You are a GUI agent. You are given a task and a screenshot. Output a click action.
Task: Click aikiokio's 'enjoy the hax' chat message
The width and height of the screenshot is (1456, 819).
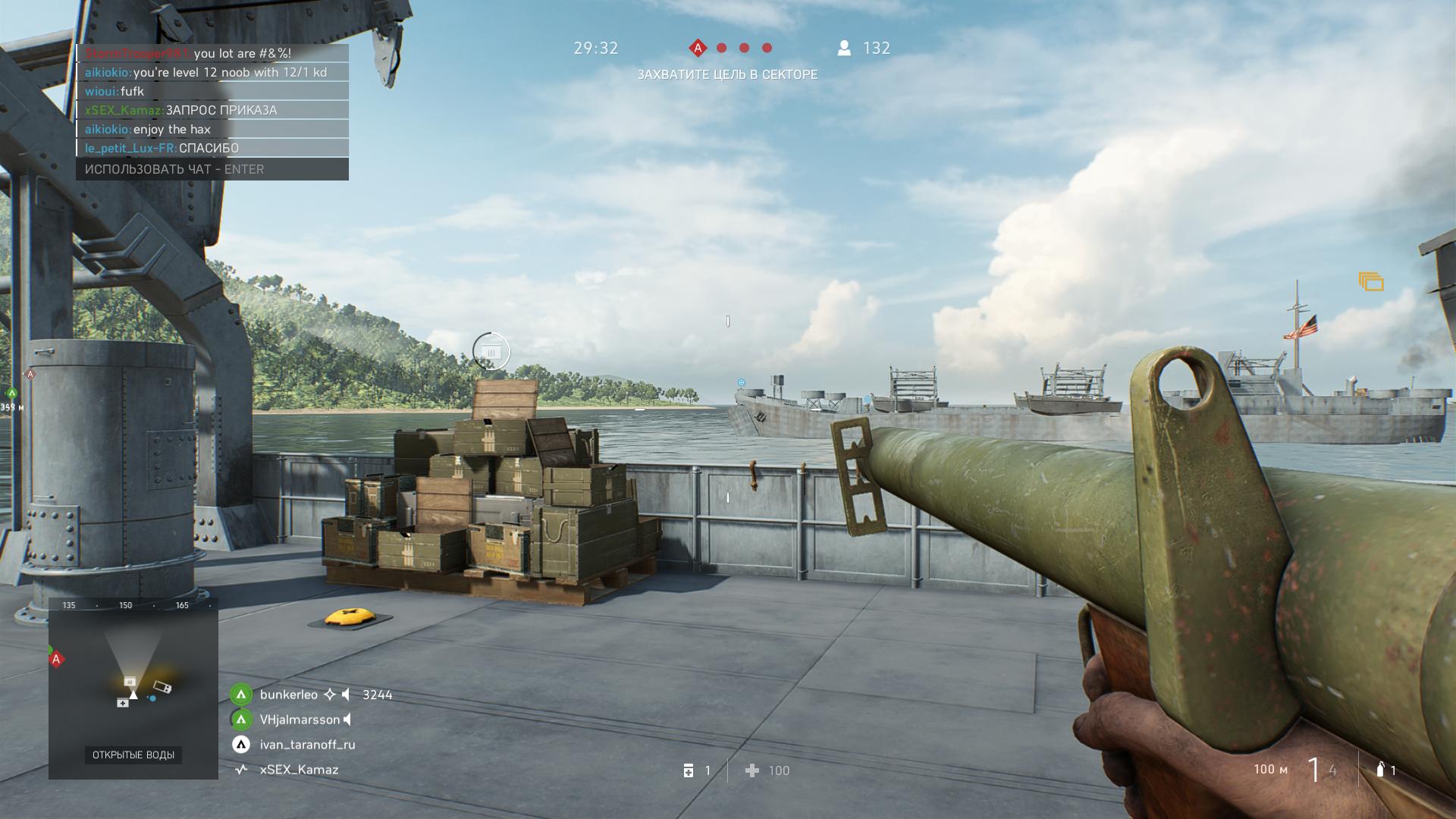point(171,130)
